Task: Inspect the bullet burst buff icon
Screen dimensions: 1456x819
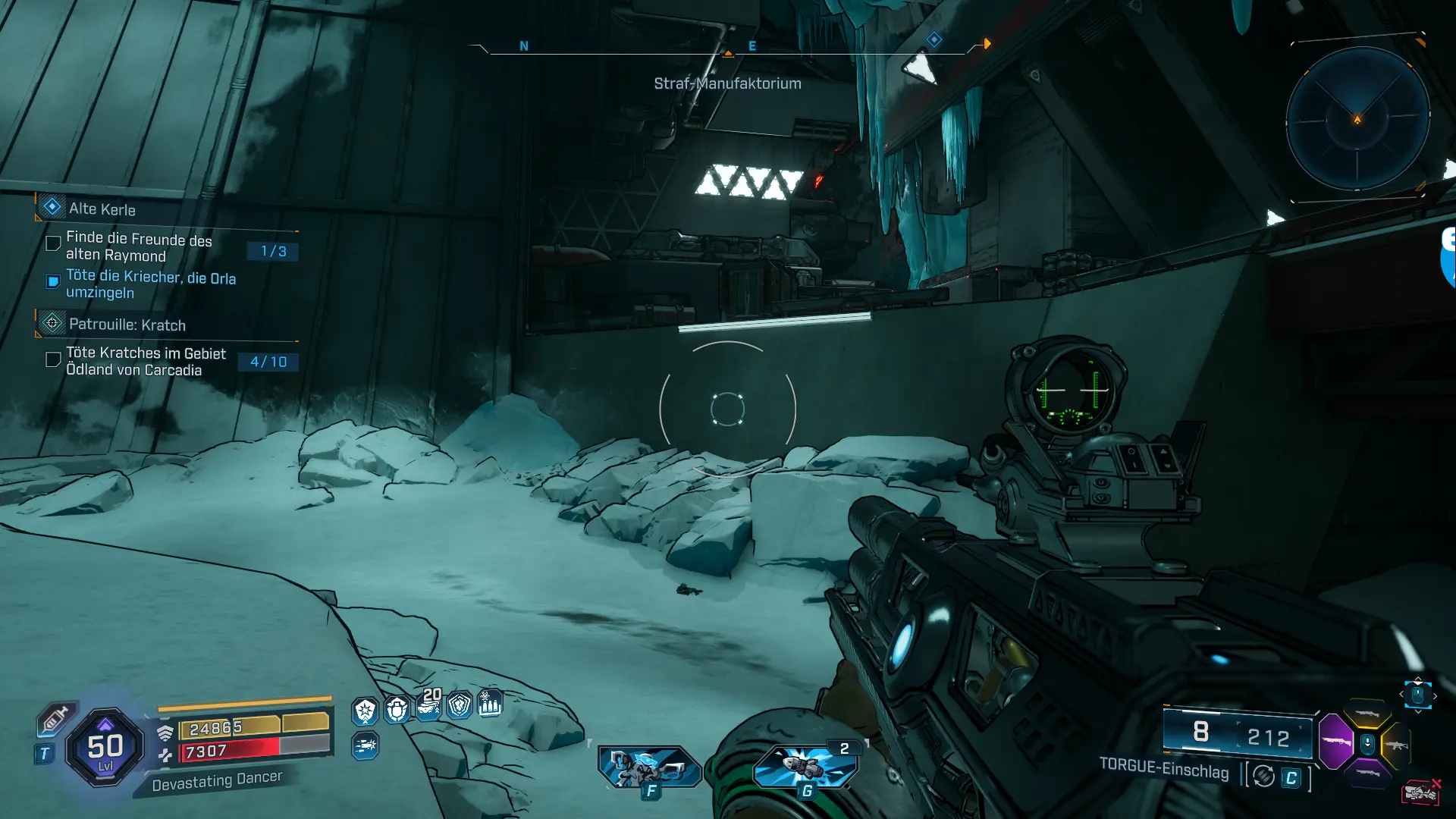Action: click(365, 746)
